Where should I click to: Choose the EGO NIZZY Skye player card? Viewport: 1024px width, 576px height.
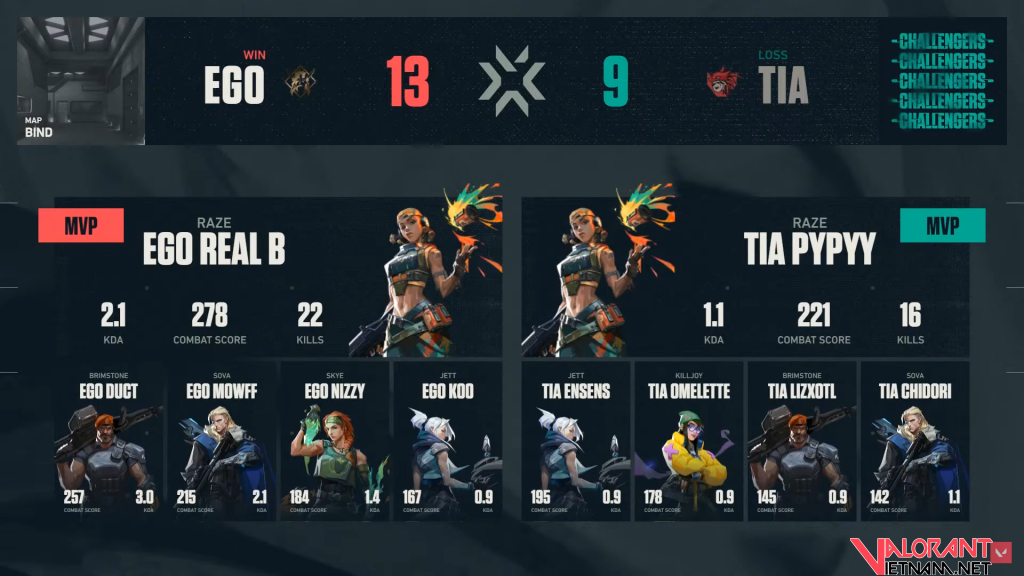335,440
